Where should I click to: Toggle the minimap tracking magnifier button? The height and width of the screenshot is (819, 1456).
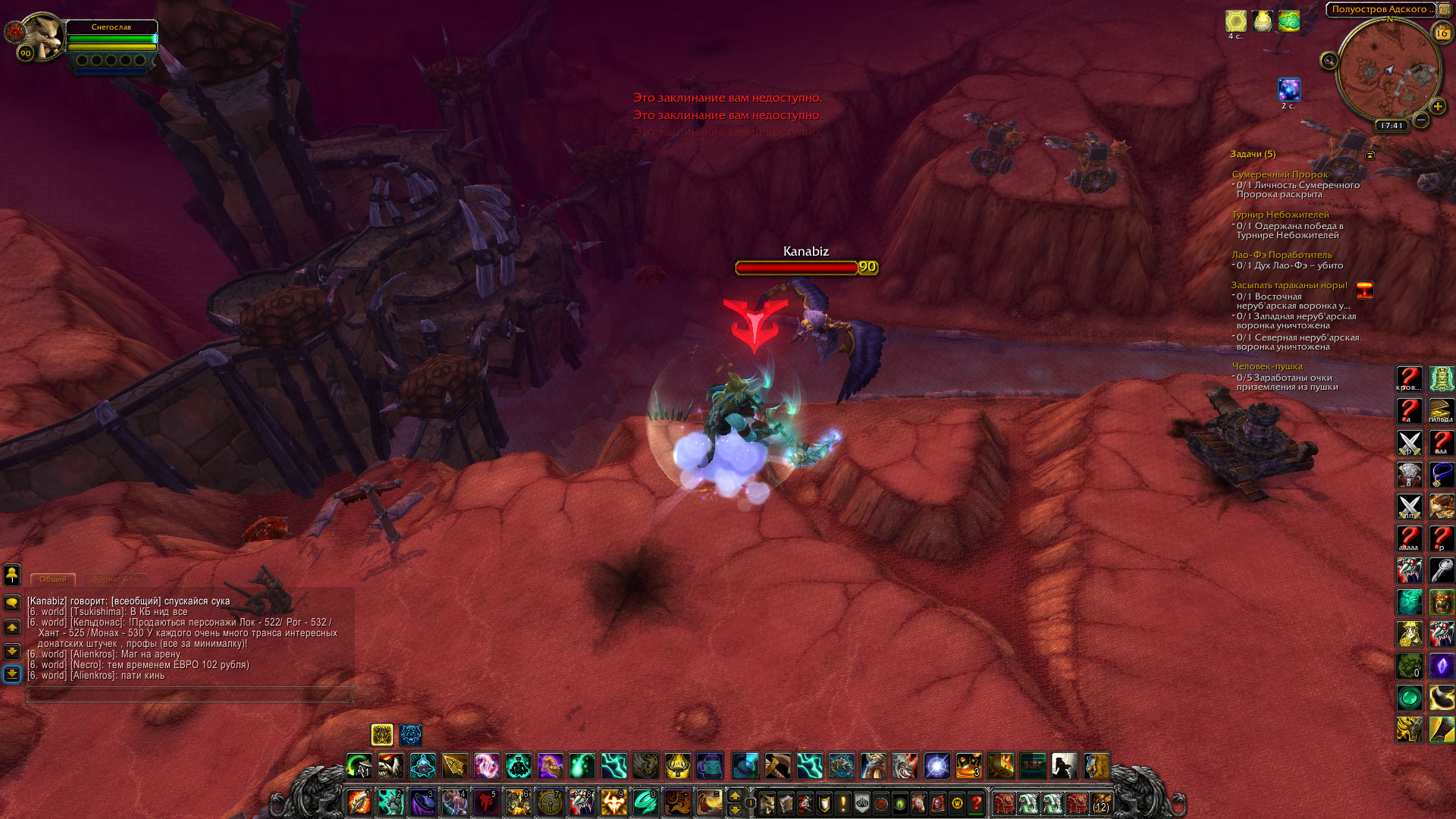(x=1329, y=61)
